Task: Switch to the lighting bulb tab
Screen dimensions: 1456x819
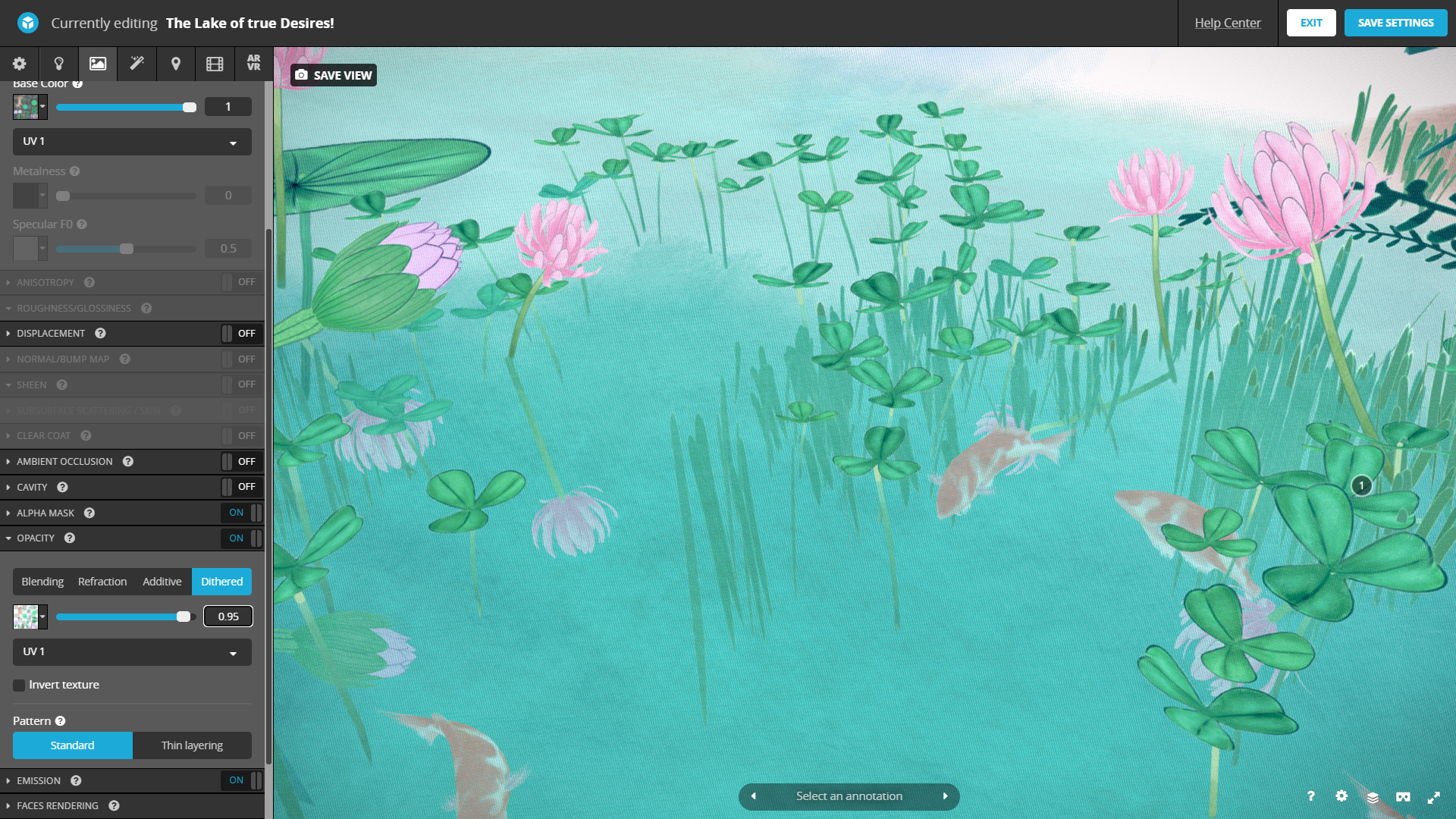Action: click(x=58, y=64)
